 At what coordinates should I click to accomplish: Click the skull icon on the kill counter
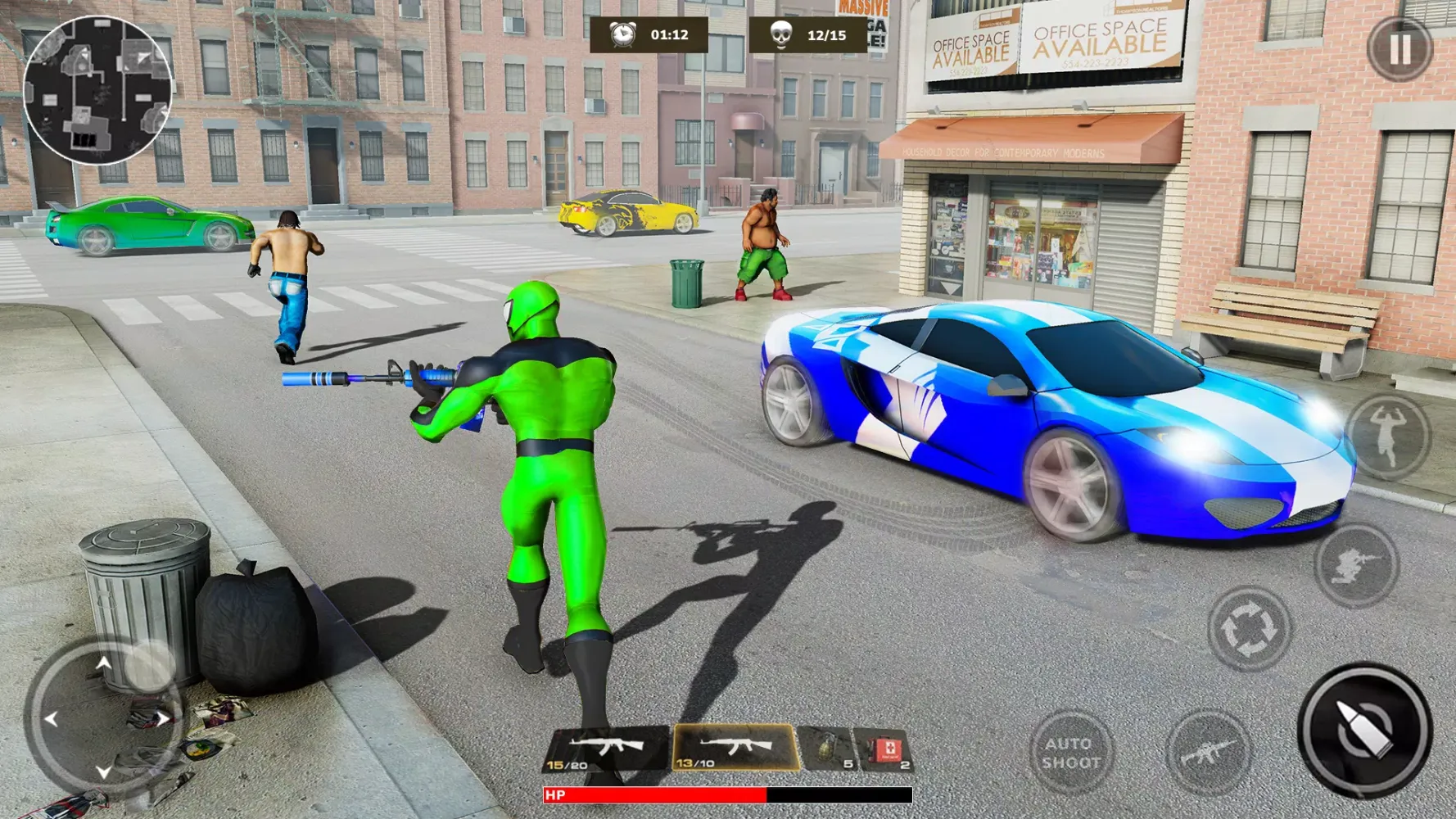coord(781,34)
